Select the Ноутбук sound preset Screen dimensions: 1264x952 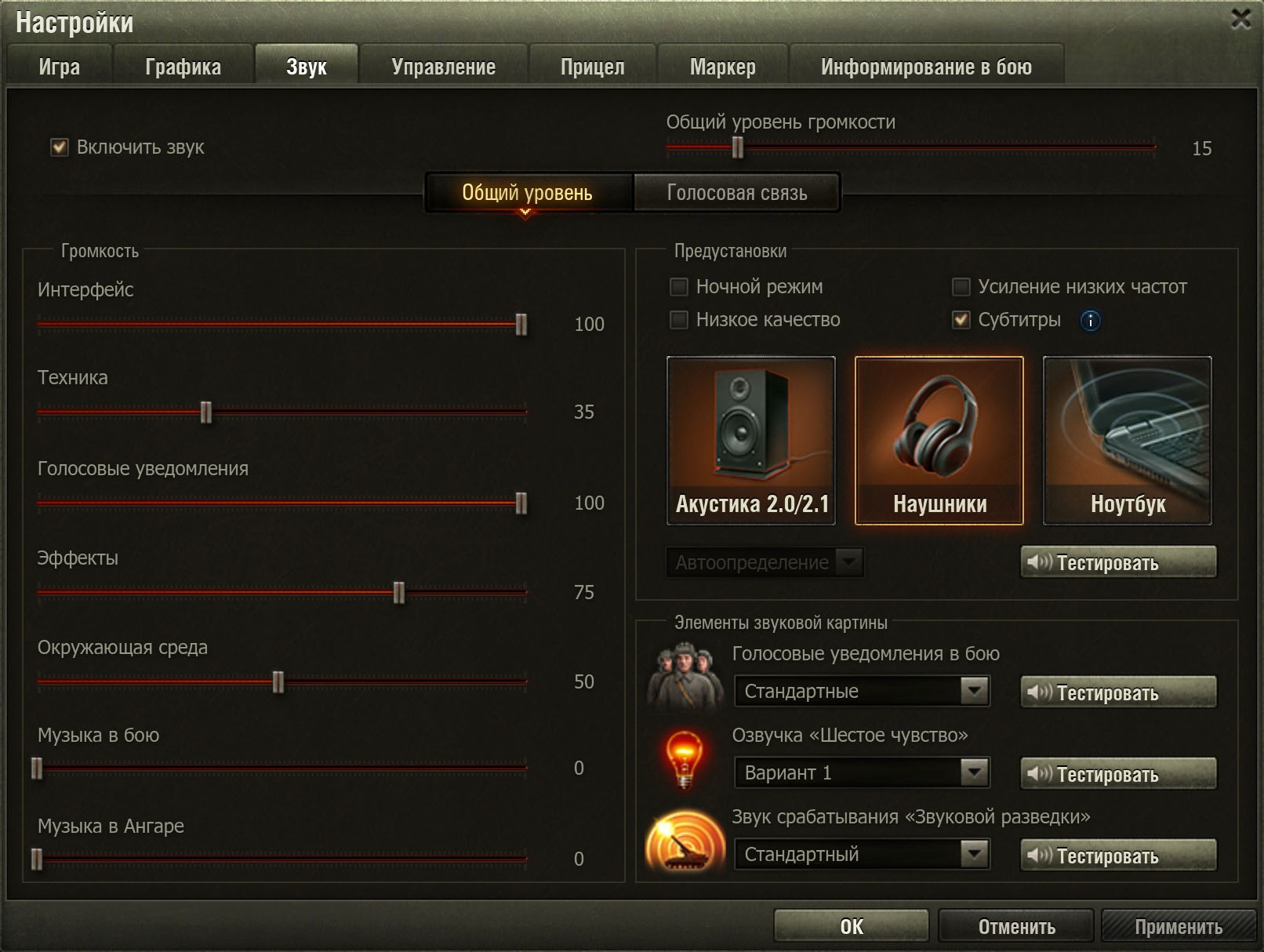click(x=1127, y=440)
